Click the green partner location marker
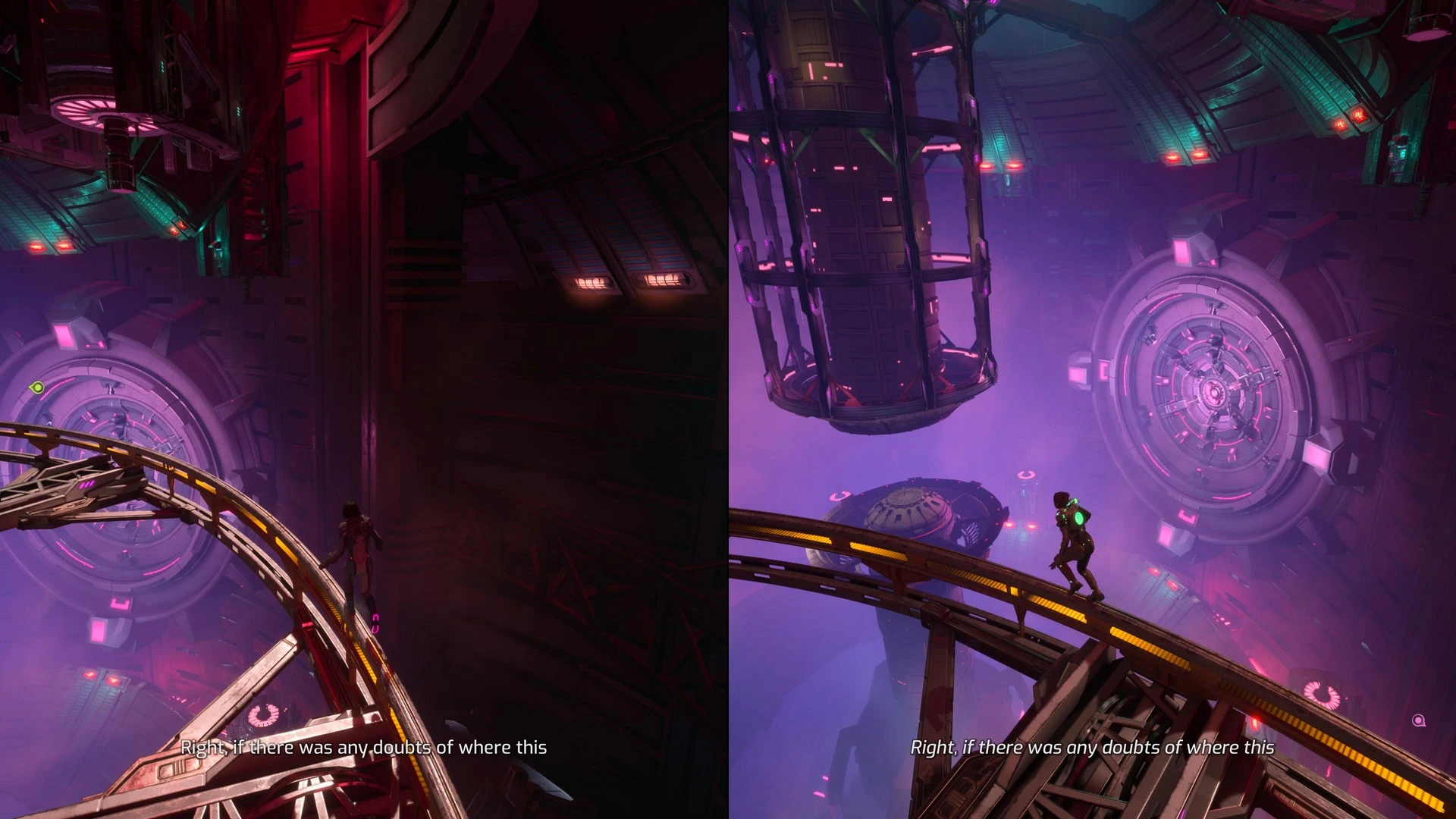 pos(36,388)
